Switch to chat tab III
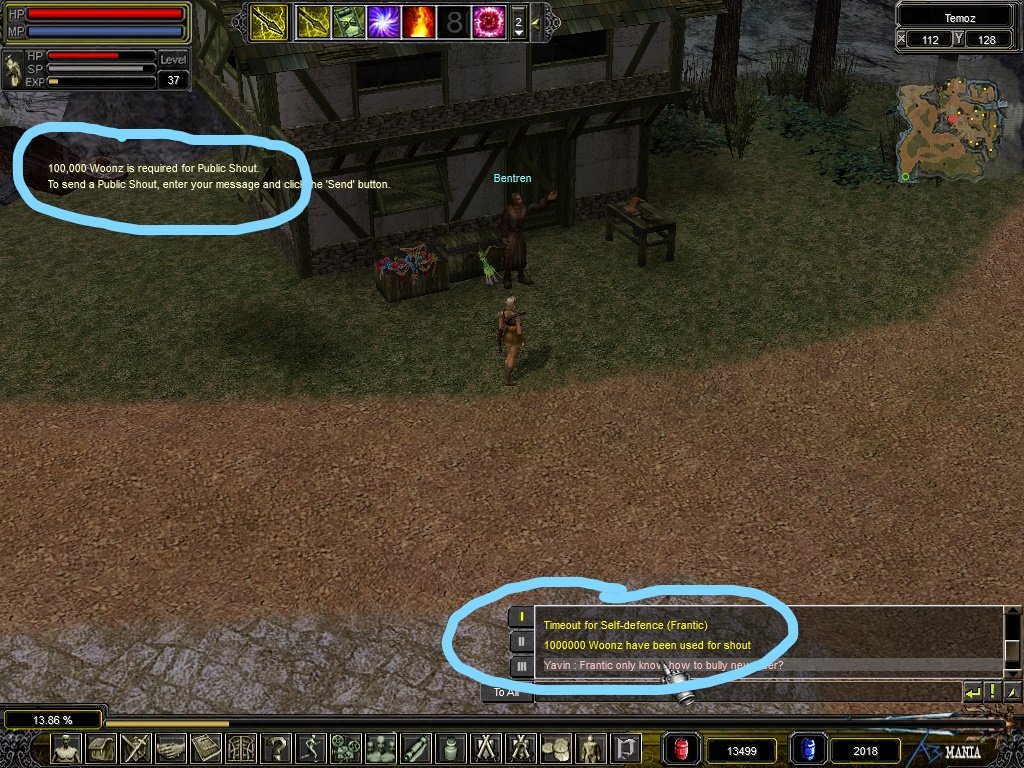1024x768 pixels. click(x=521, y=666)
